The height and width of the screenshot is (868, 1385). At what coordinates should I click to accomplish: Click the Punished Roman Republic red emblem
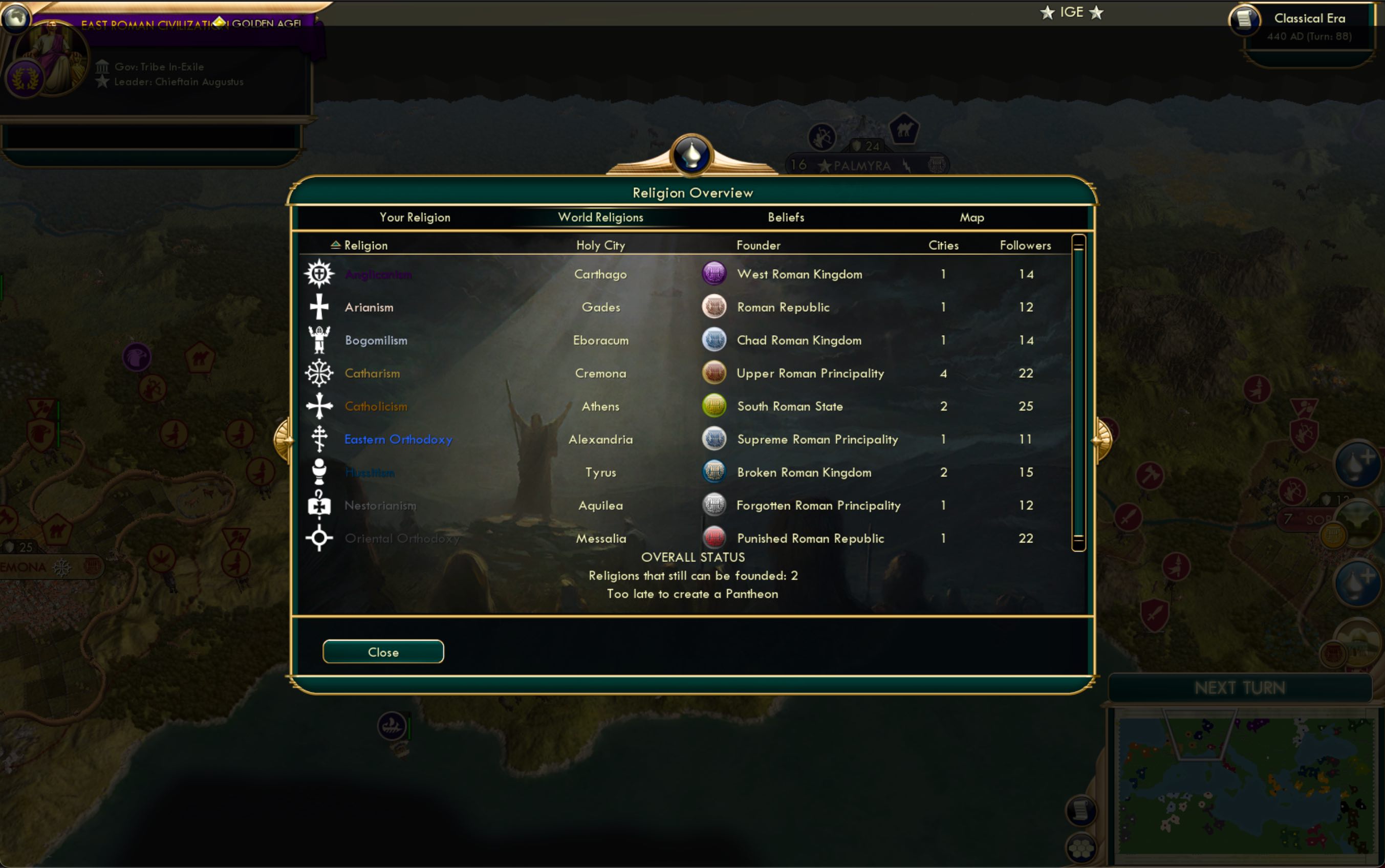coord(713,537)
